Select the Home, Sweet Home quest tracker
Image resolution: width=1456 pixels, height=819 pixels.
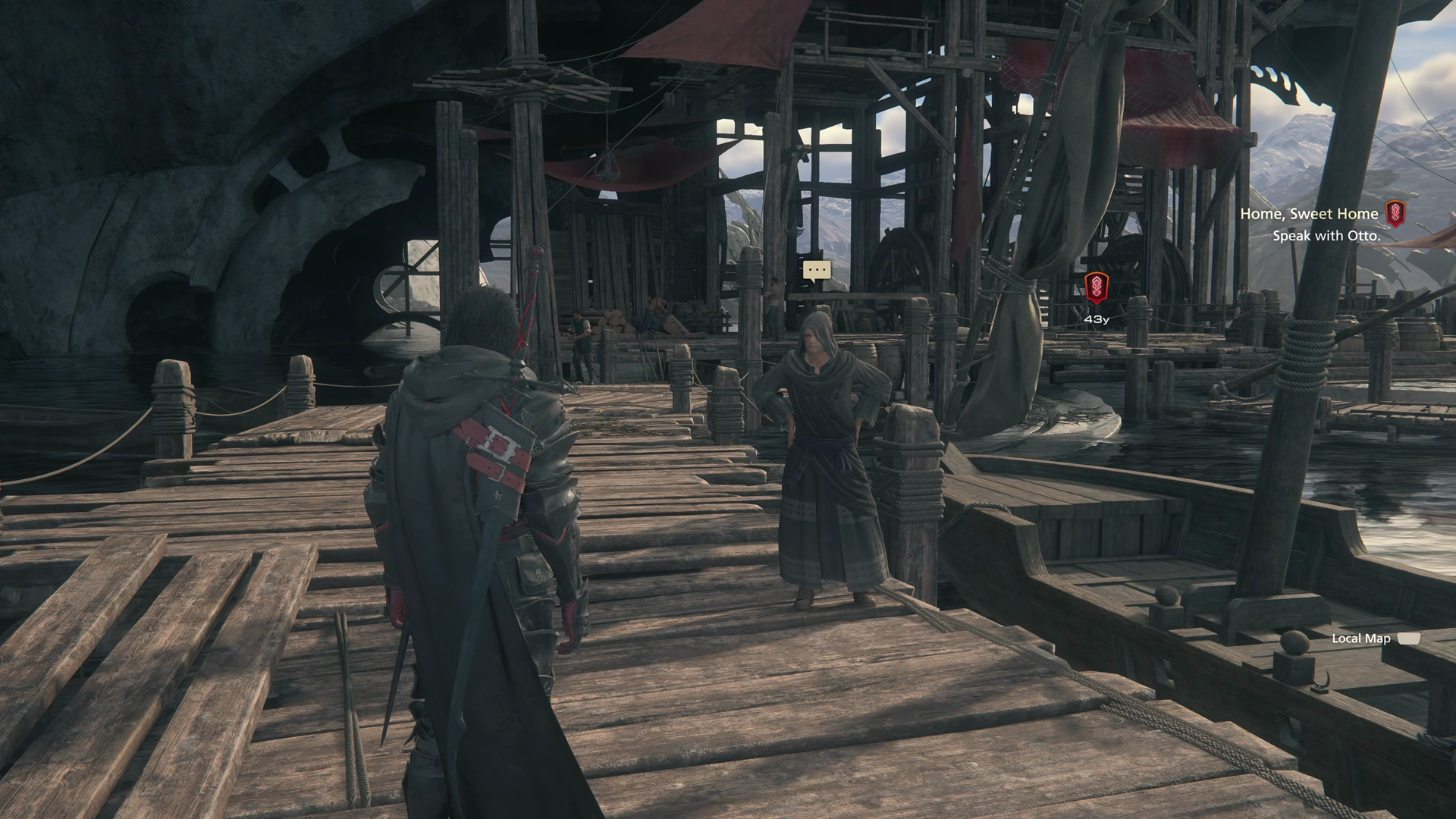point(1310,214)
